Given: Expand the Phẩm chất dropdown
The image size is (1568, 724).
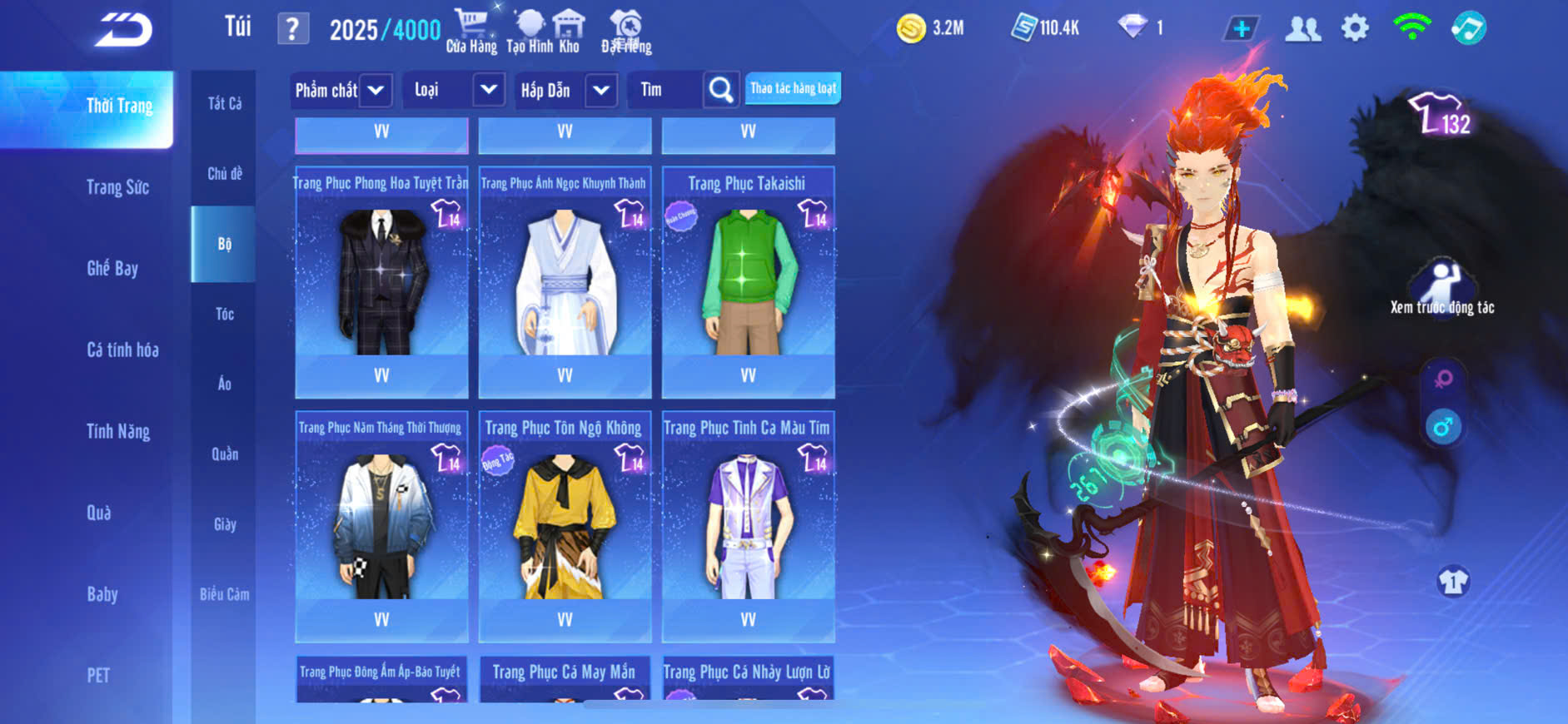Looking at the screenshot, I should point(376,90).
